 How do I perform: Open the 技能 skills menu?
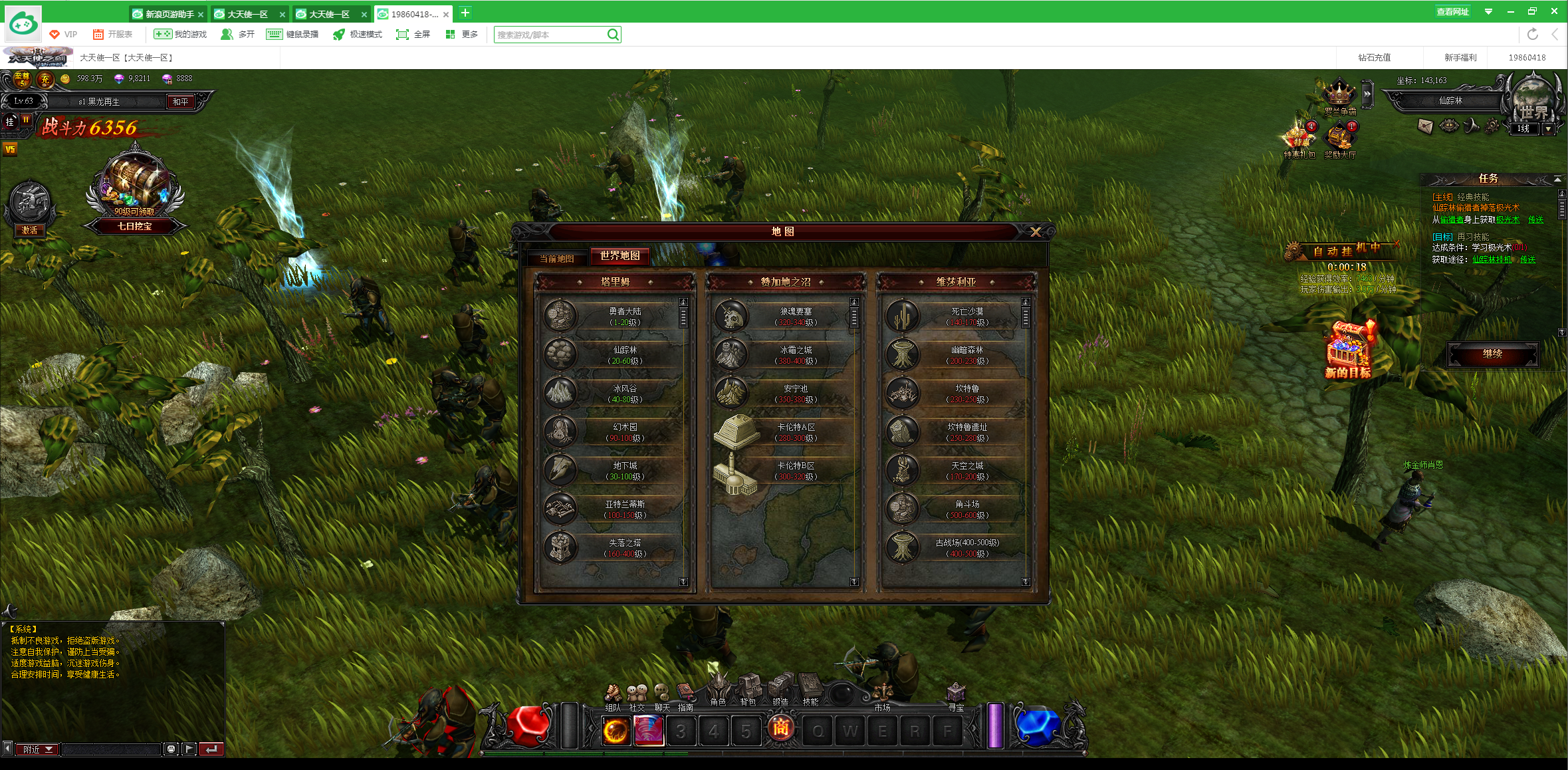coord(811,688)
